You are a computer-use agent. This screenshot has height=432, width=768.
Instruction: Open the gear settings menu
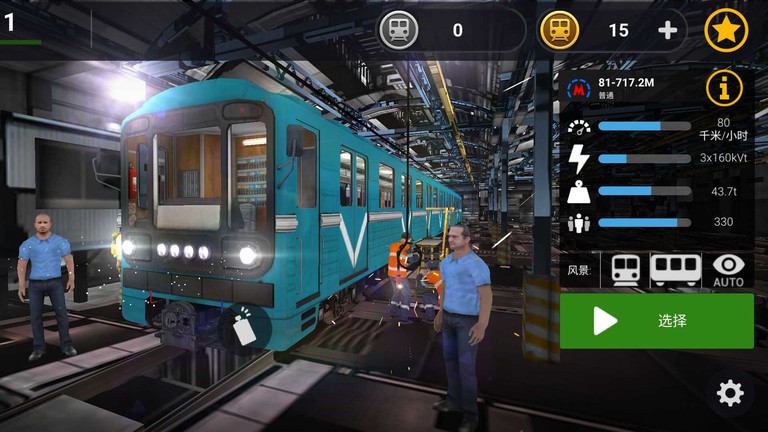pyautogui.click(x=730, y=393)
